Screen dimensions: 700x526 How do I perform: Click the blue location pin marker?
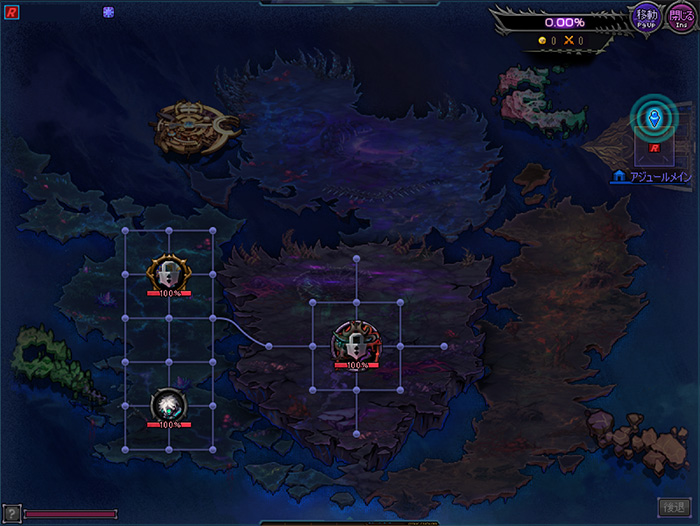pyautogui.click(x=654, y=120)
